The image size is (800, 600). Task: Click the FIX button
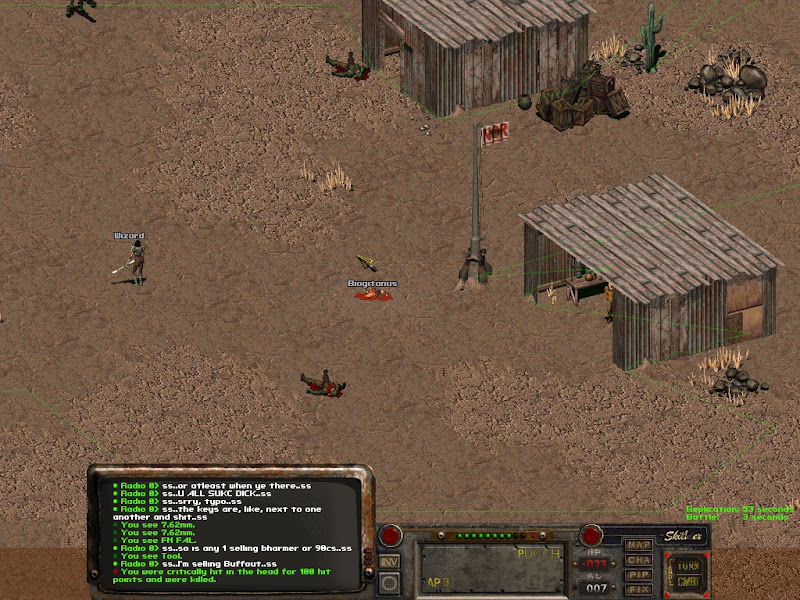638,590
